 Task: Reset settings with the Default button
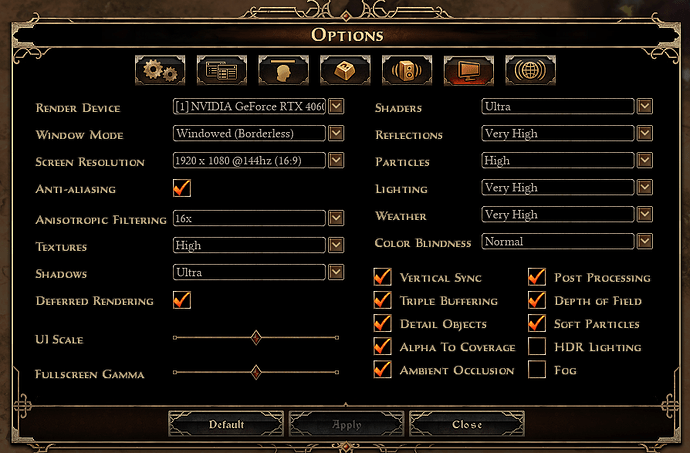point(226,424)
